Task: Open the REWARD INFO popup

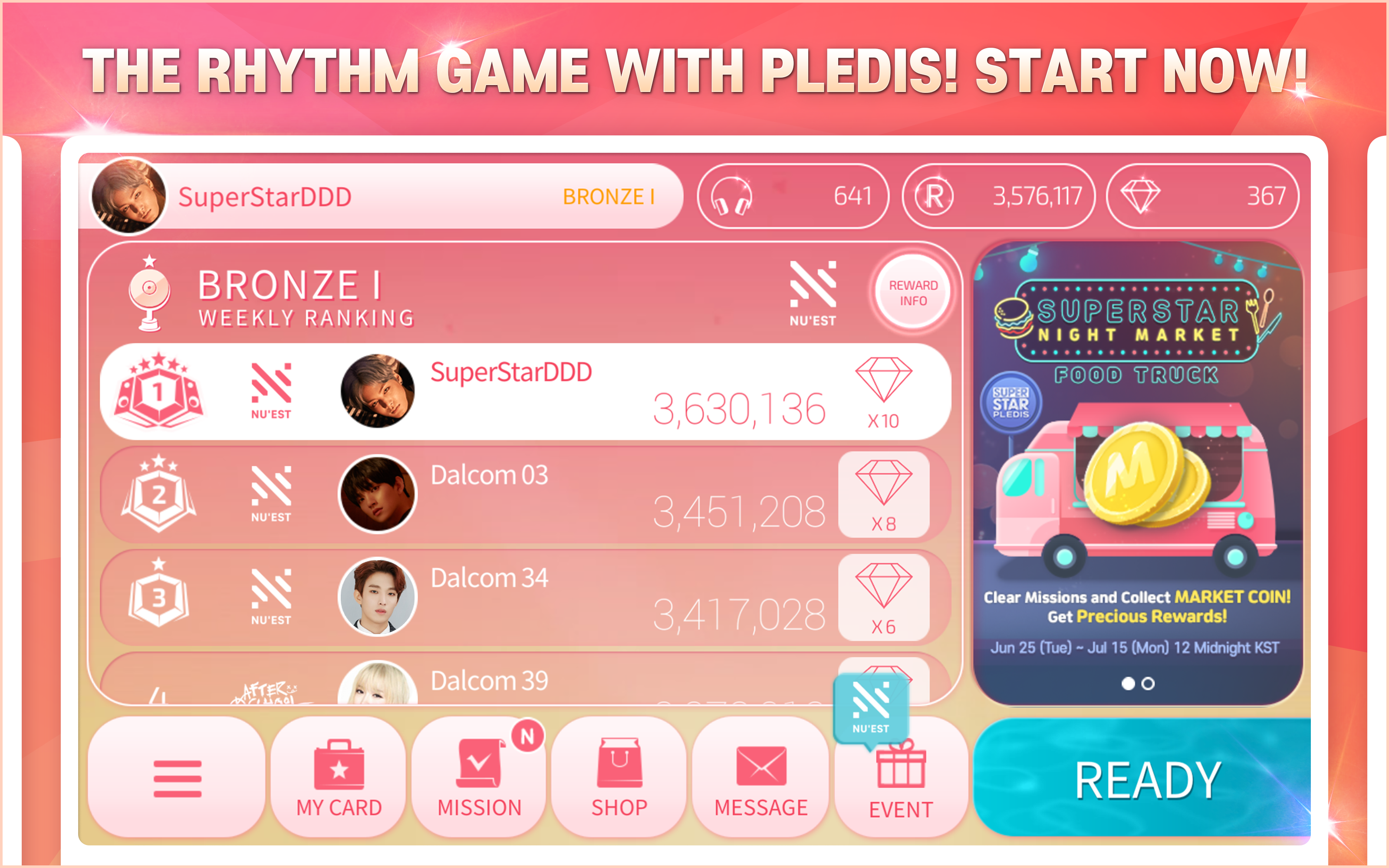Action: click(x=912, y=292)
